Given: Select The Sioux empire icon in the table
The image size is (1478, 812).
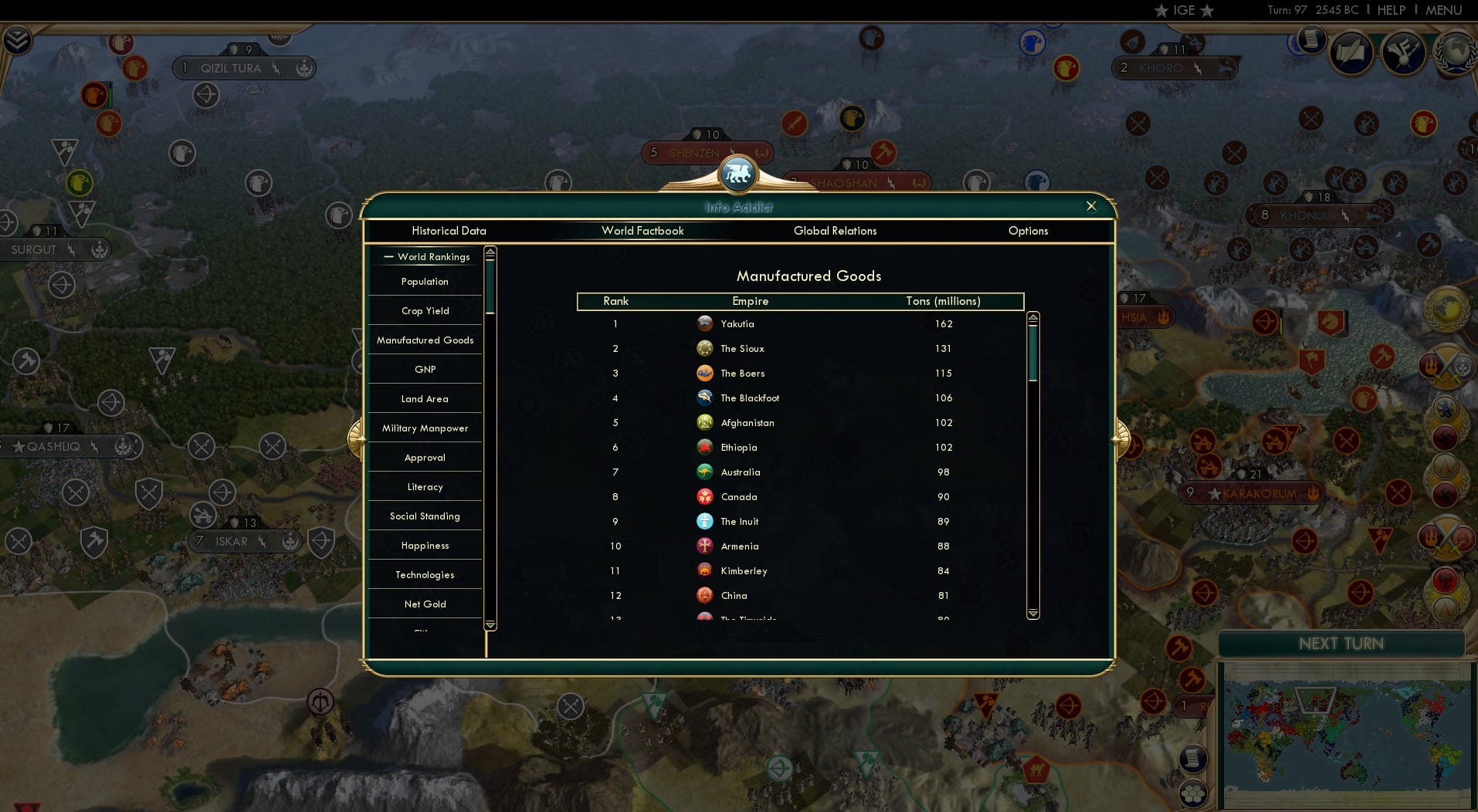Looking at the screenshot, I should pyautogui.click(x=705, y=348).
